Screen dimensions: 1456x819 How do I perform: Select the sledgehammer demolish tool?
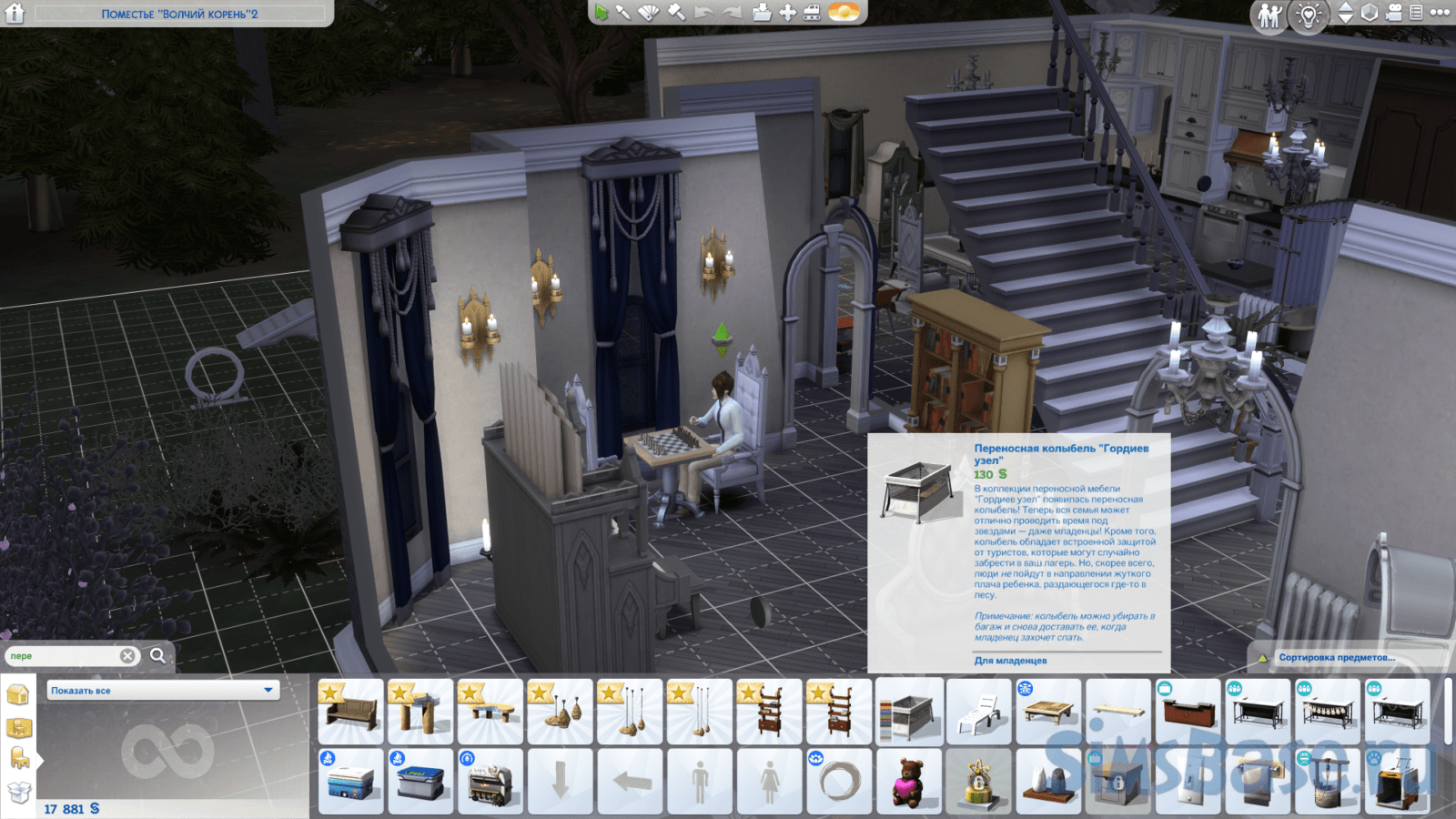click(x=675, y=12)
